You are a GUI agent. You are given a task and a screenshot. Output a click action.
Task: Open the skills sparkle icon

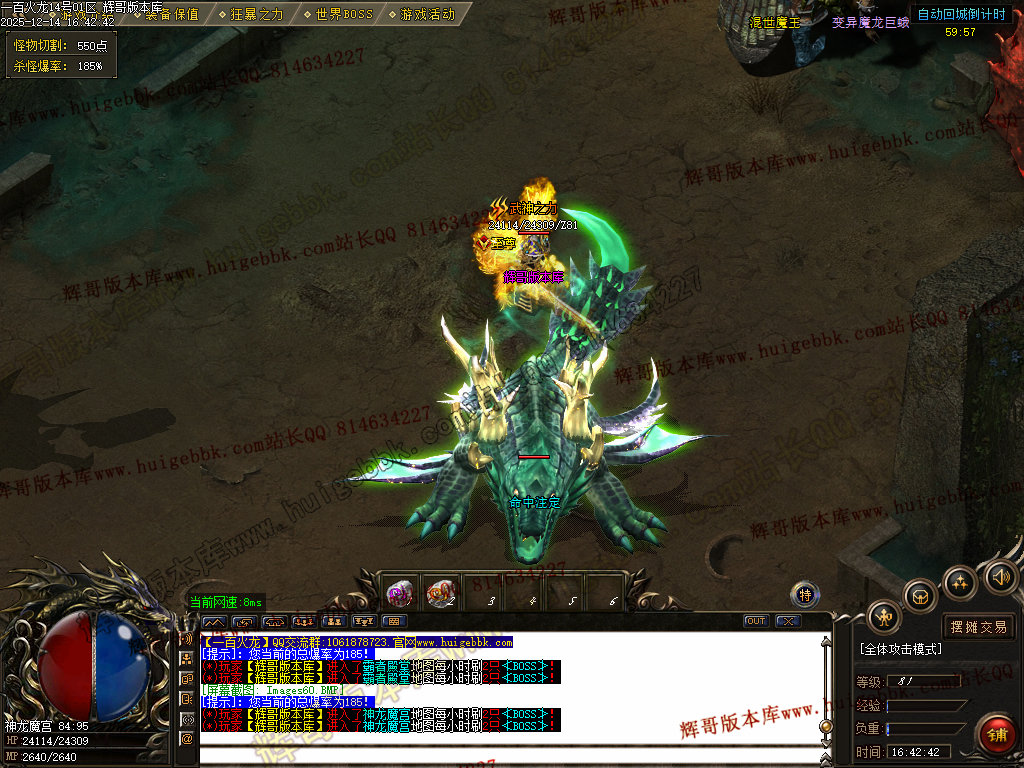[960, 582]
